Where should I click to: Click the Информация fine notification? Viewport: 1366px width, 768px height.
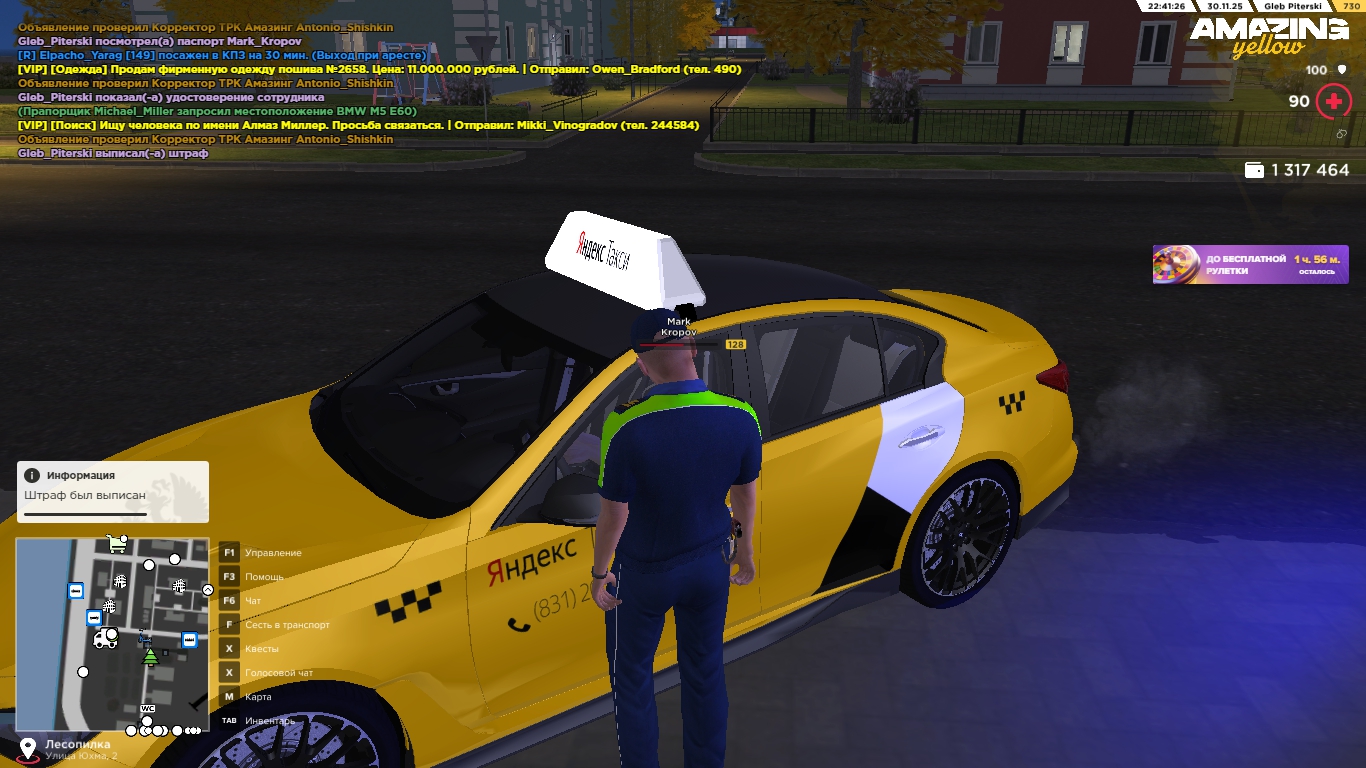pos(113,492)
